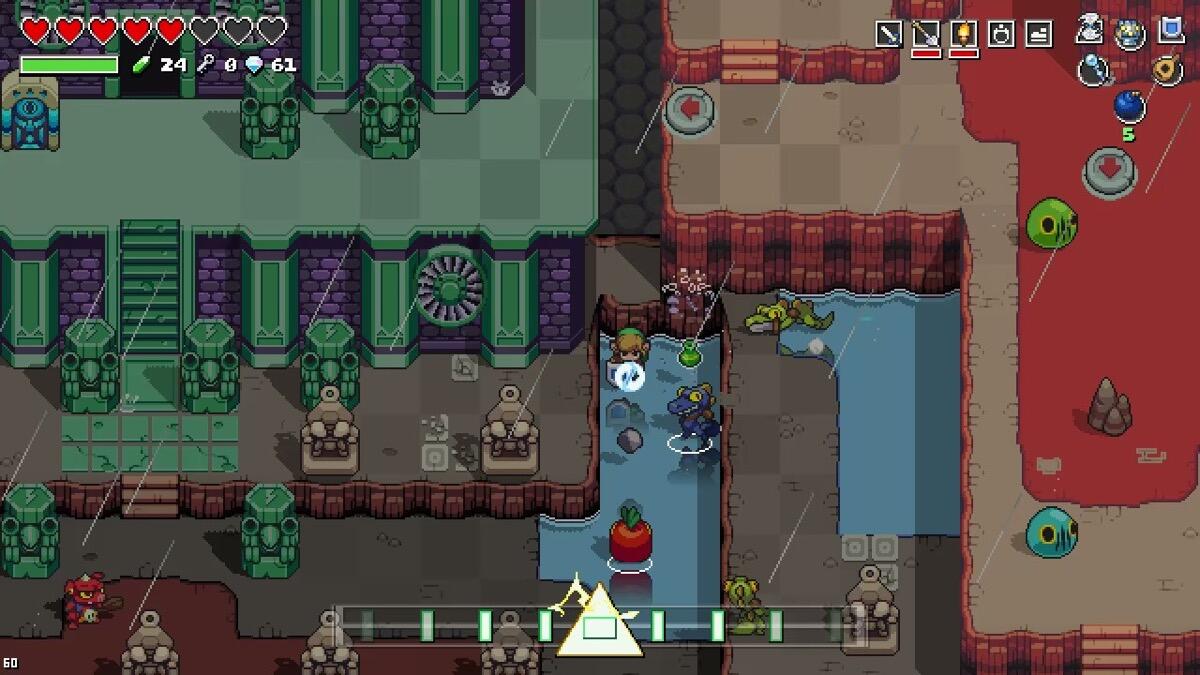The height and width of the screenshot is (675, 1200).
Task: Select the sword equipment slot
Action: coord(888,34)
